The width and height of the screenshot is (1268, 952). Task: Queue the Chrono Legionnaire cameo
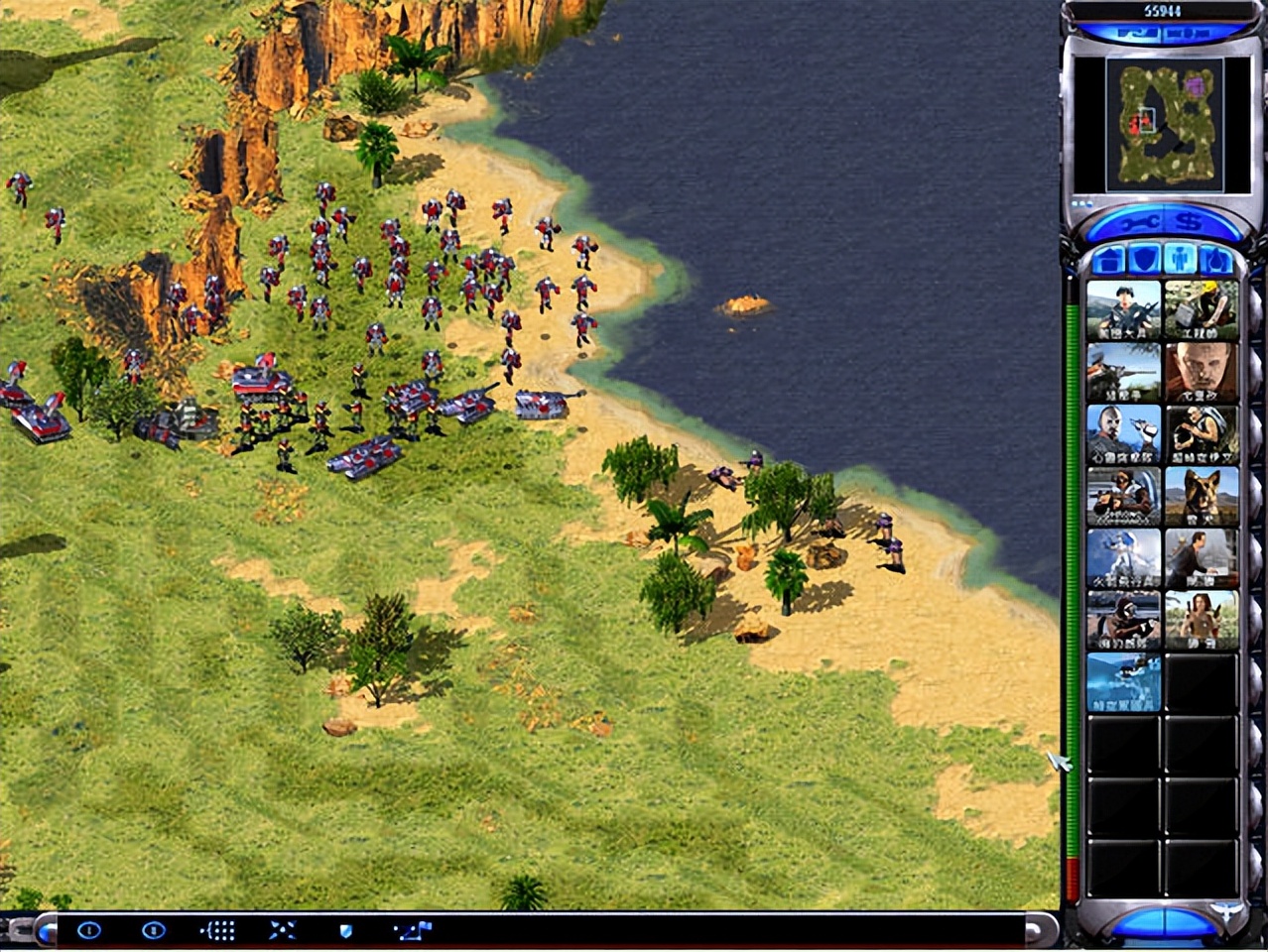pyautogui.click(x=1123, y=681)
